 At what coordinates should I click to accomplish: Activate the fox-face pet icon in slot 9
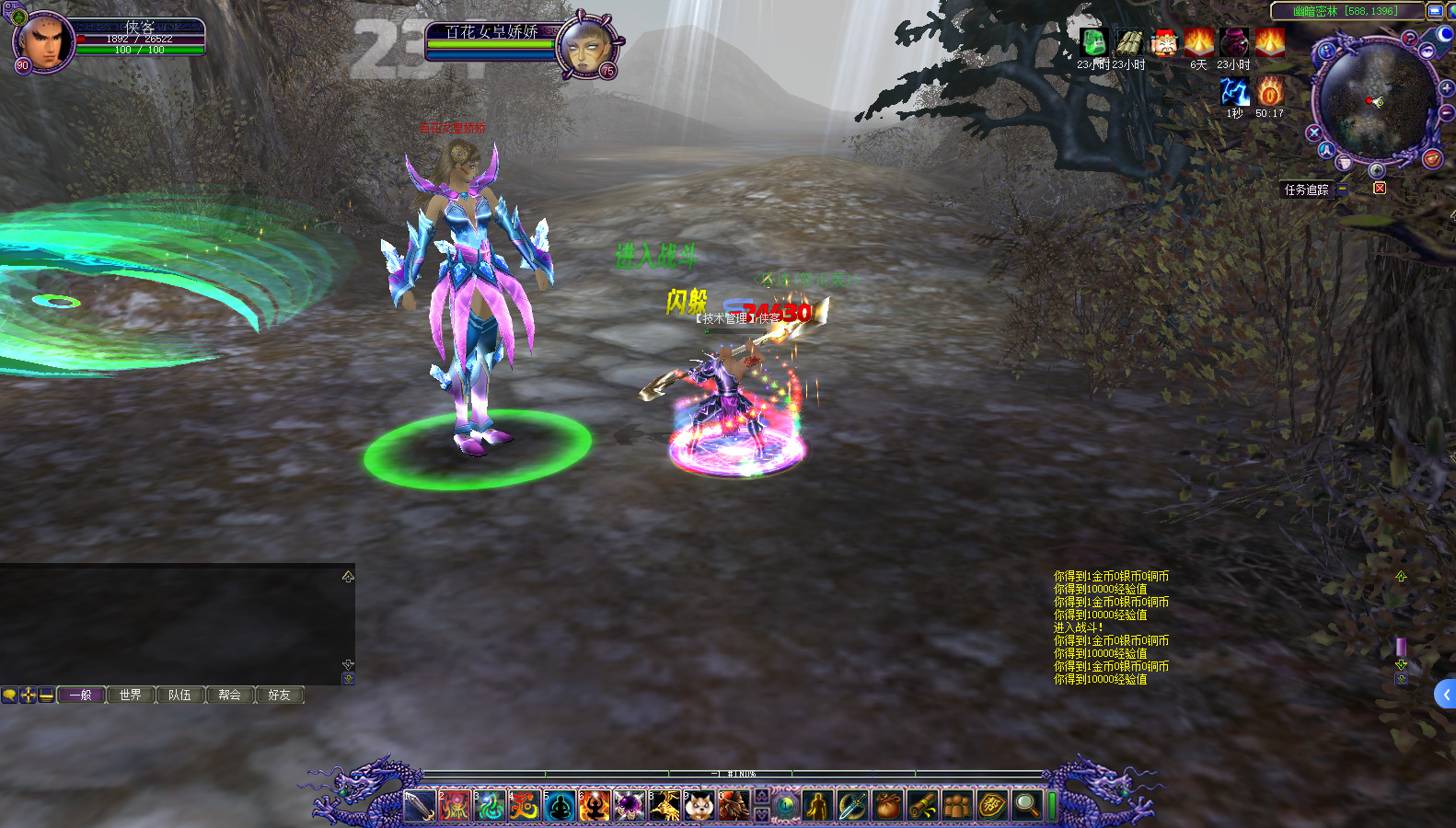pyautogui.click(x=699, y=806)
